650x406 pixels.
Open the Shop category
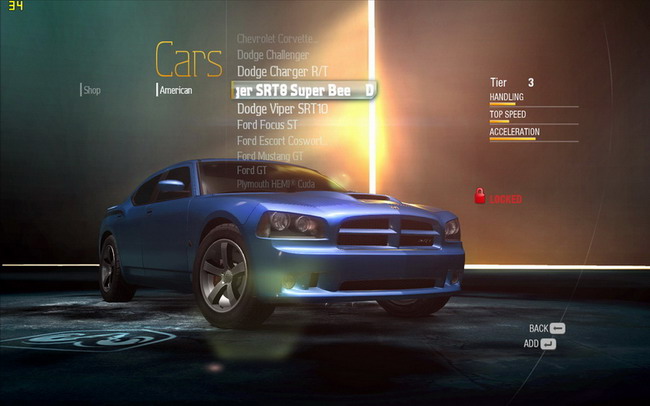click(x=92, y=90)
